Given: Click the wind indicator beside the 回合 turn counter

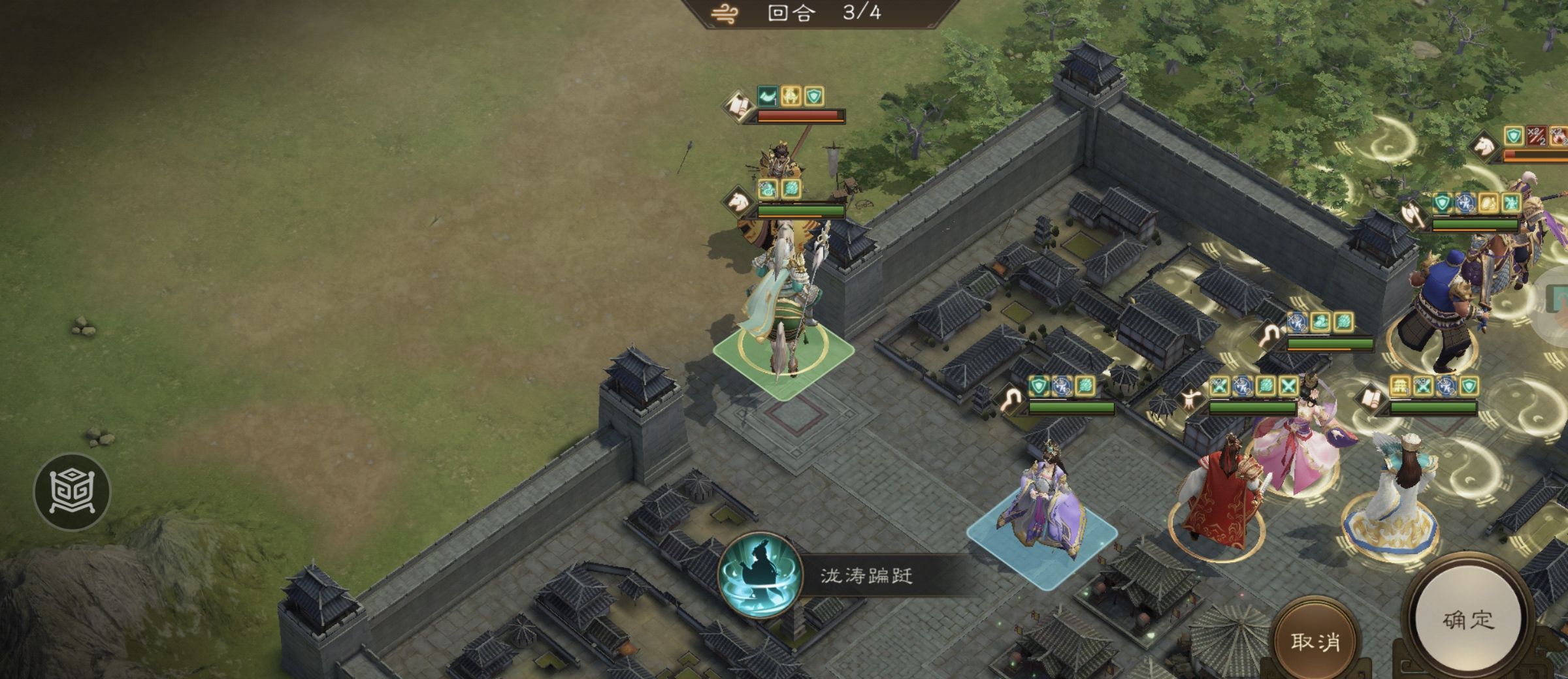Looking at the screenshot, I should 723,14.
